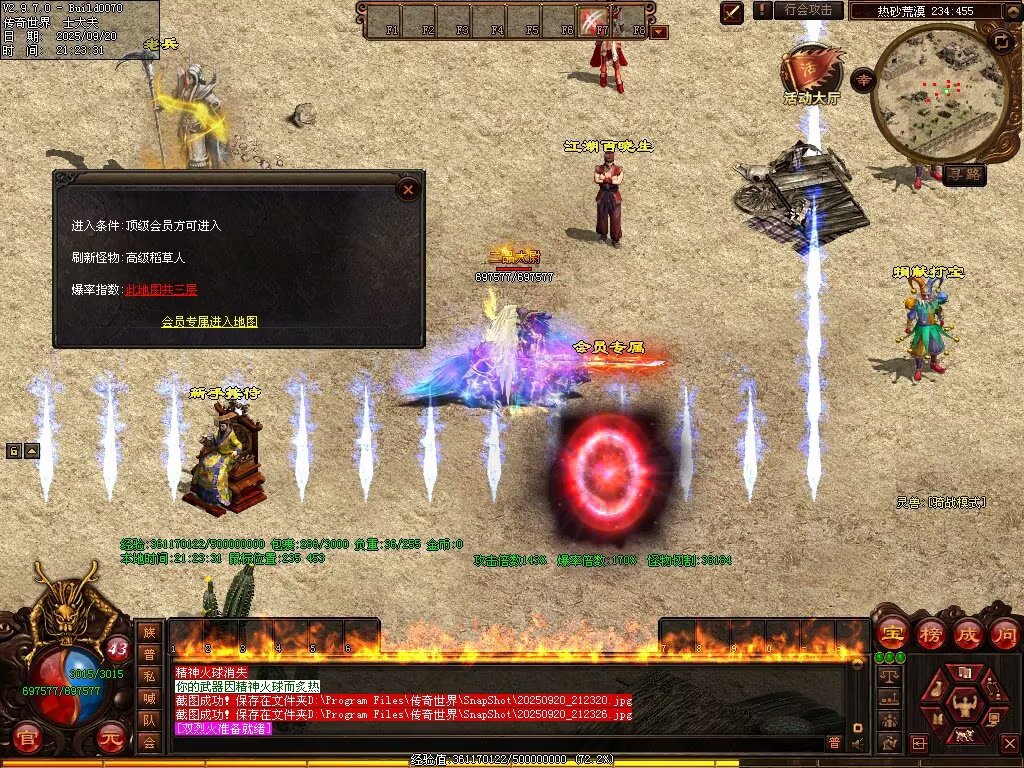Click the red 元 round button
The image size is (1024, 768).
coord(111,741)
